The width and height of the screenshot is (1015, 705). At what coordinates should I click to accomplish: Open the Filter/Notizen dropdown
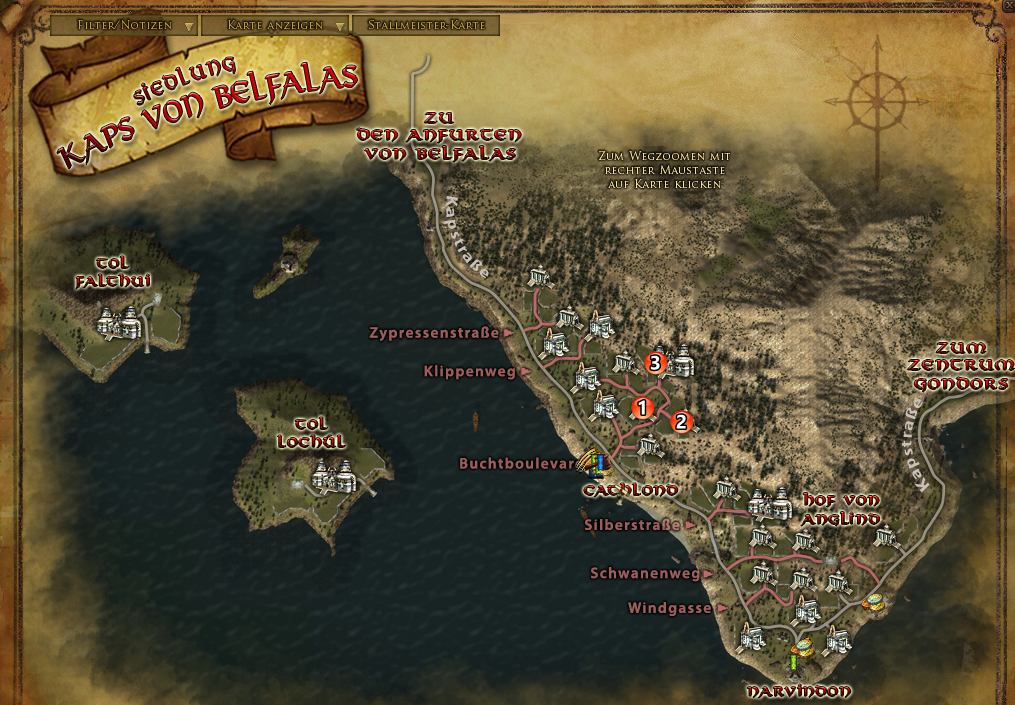click(x=123, y=25)
